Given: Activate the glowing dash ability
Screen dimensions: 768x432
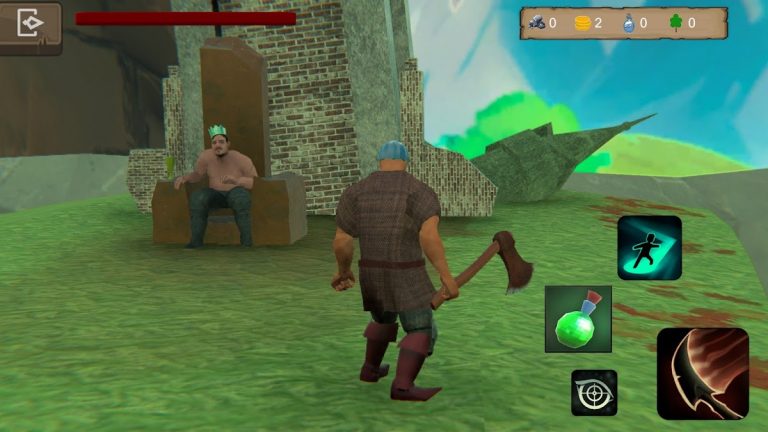Looking at the screenshot, I should 649,247.
